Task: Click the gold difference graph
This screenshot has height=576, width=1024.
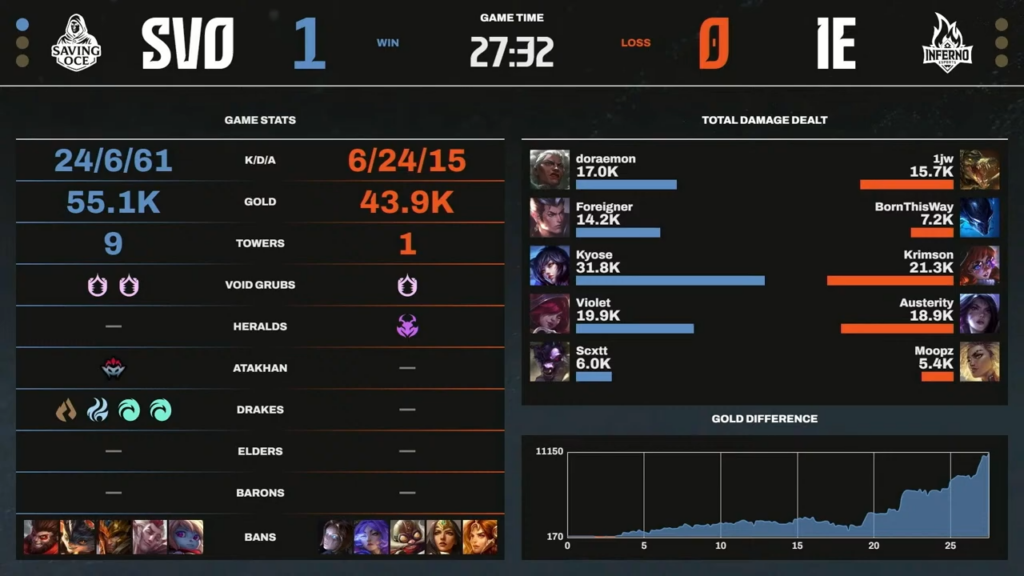Action: [x=778, y=495]
